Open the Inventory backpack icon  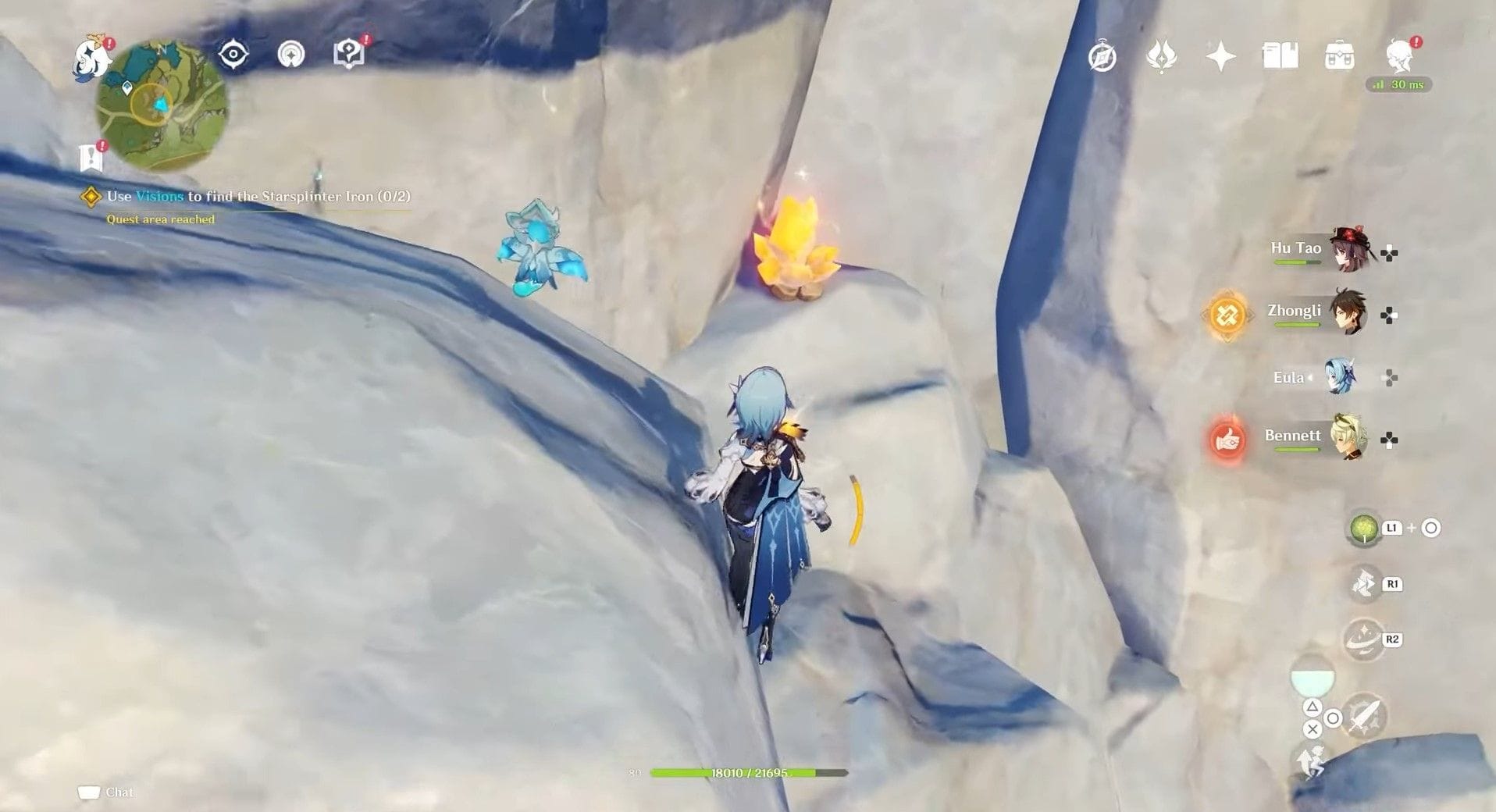(1340, 57)
